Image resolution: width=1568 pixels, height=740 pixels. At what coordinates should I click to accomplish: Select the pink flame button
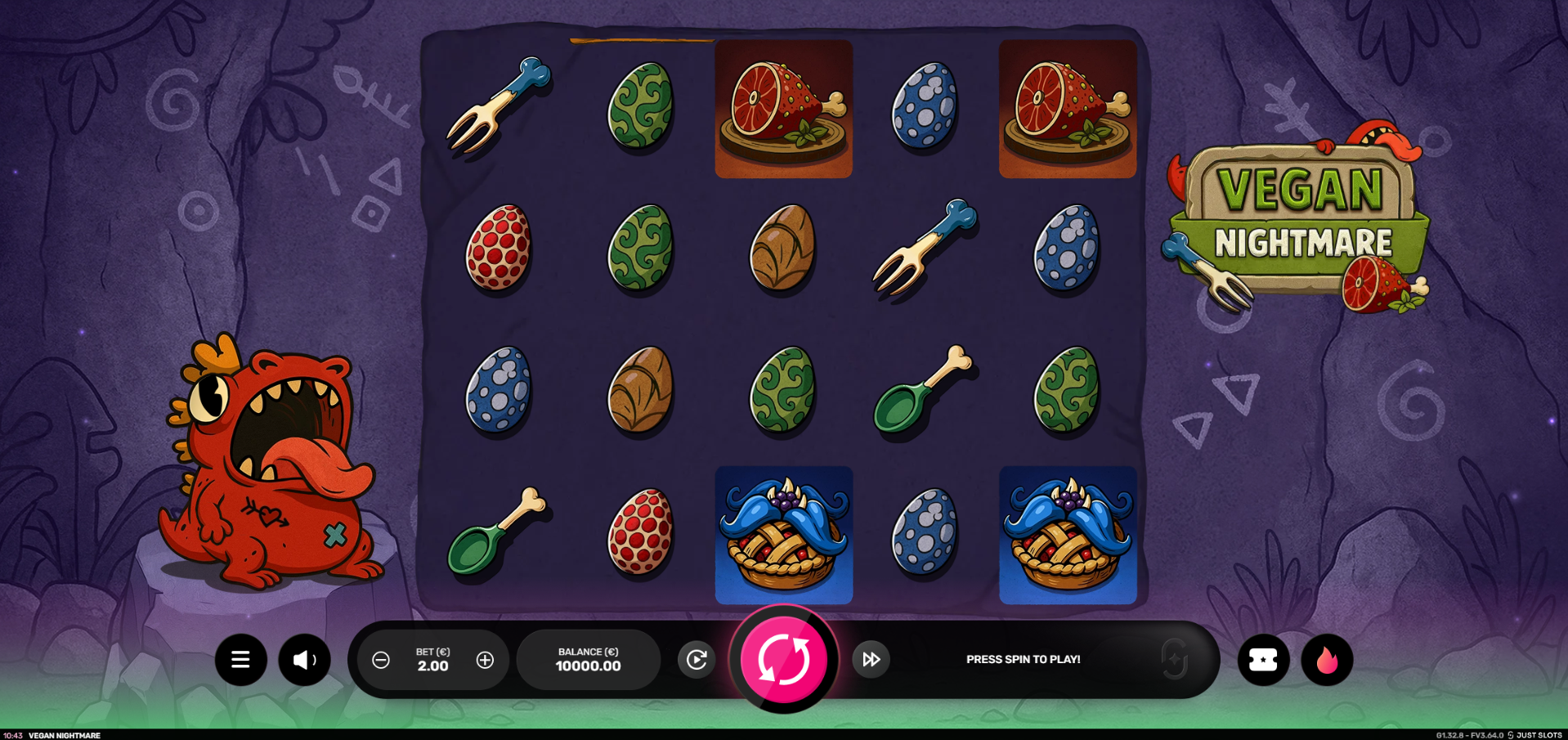click(1327, 659)
